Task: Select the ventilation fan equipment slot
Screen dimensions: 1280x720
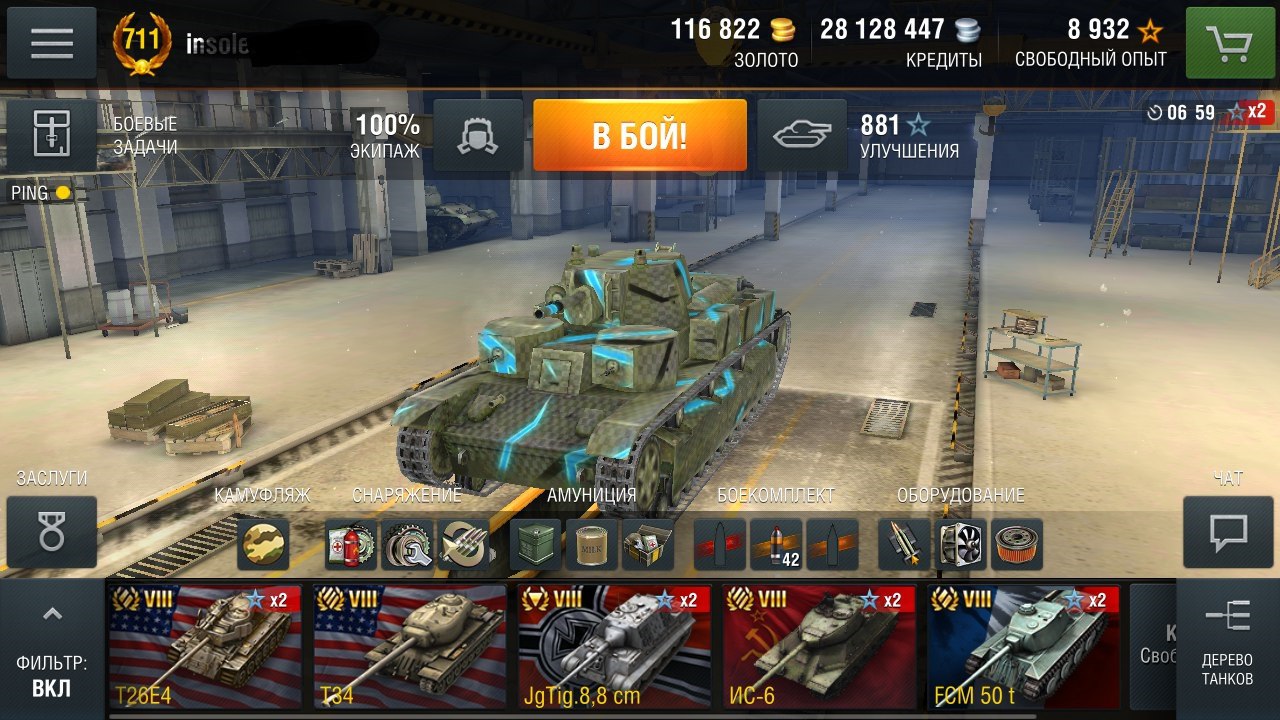Action: 961,544
